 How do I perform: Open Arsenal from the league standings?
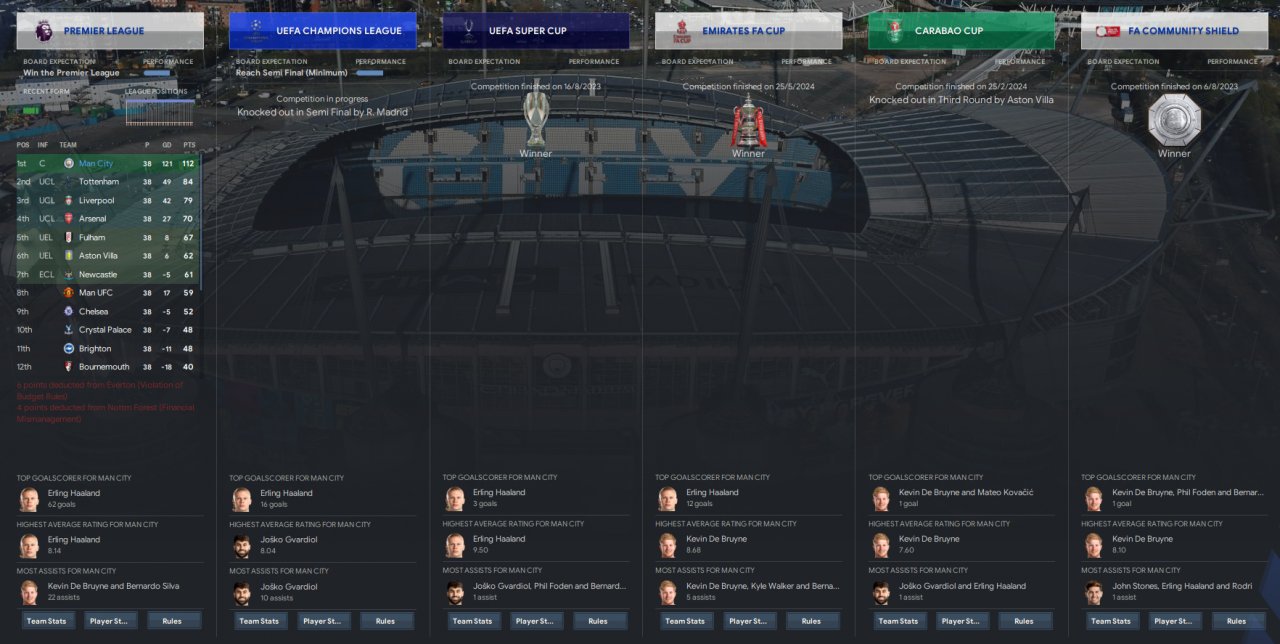tap(94, 219)
